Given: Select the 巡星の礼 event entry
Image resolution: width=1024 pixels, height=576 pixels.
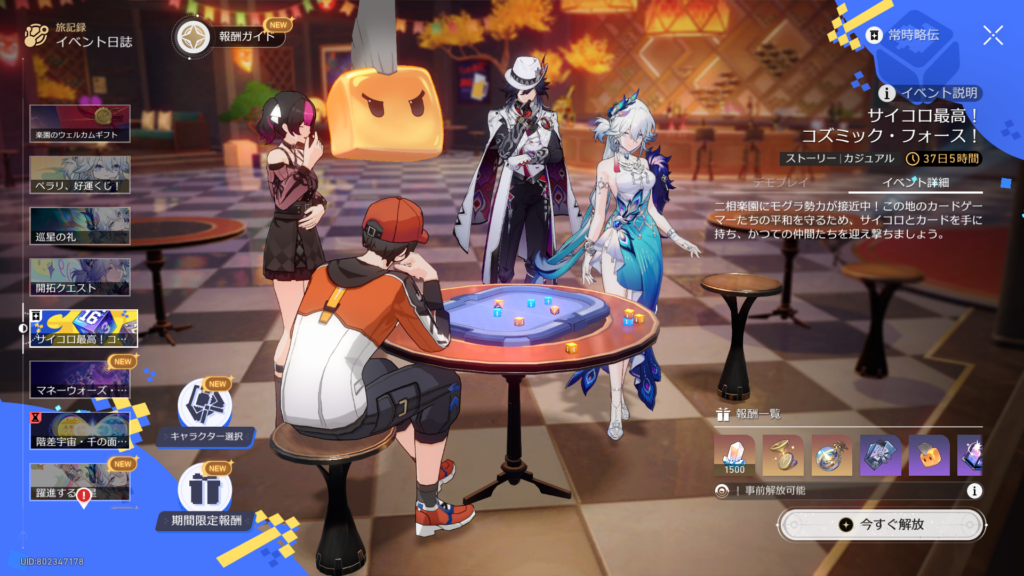Looking at the screenshot, I should 80,226.
